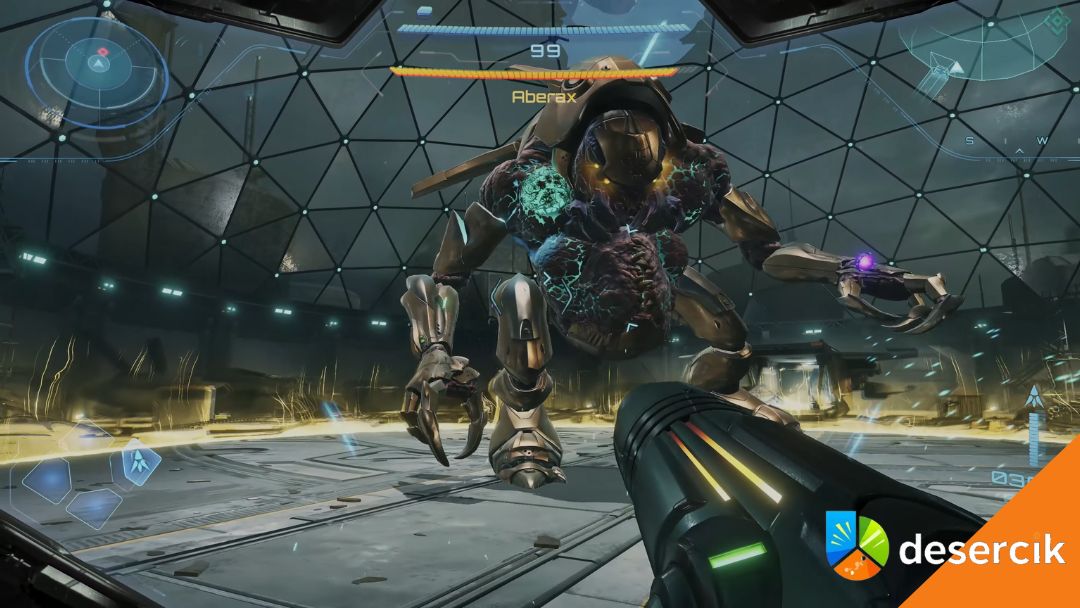Click the green diamond marker on minimap
This screenshot has height=608, width=1080.
tap(1055, 20)
